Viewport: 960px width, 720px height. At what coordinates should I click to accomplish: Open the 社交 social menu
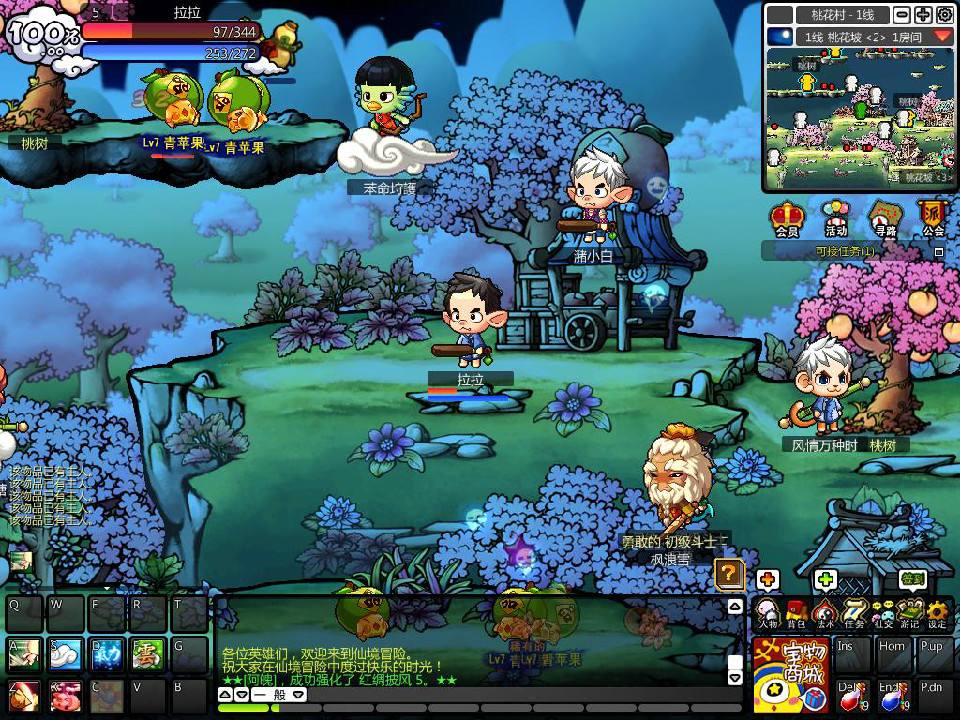click(x=882, y=613)
